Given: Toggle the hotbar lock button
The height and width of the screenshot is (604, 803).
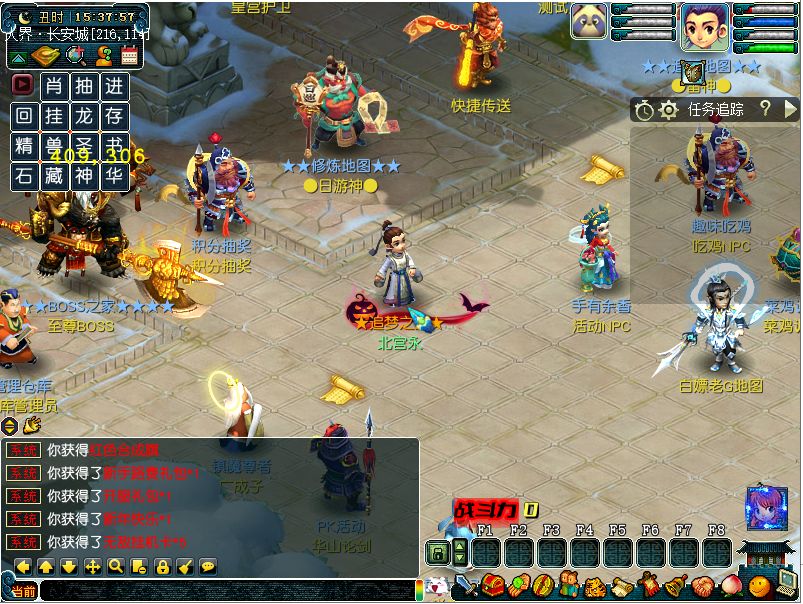Looking at the screenshot, I should (x=436, y=552).
